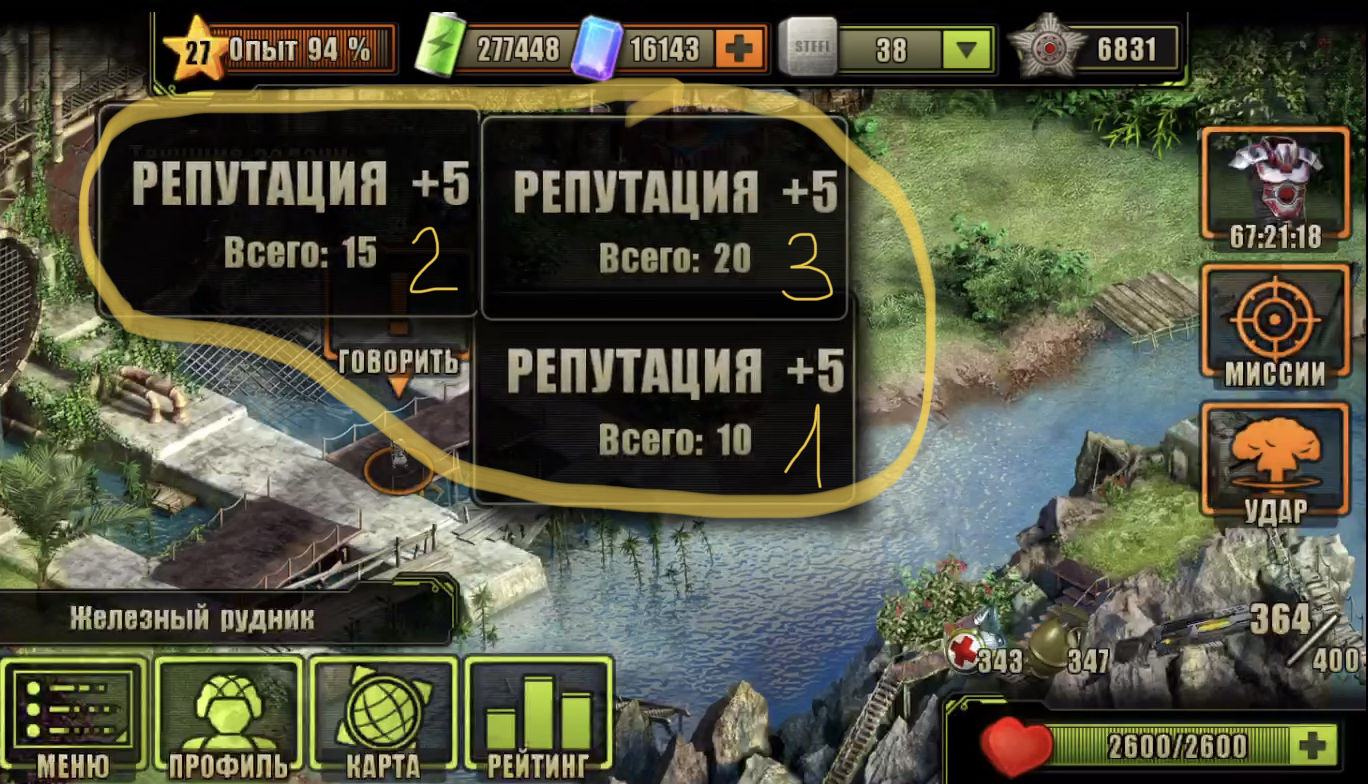Open the Миссии panel
The image size is (1368, 784).
[x=1274, y=327]
